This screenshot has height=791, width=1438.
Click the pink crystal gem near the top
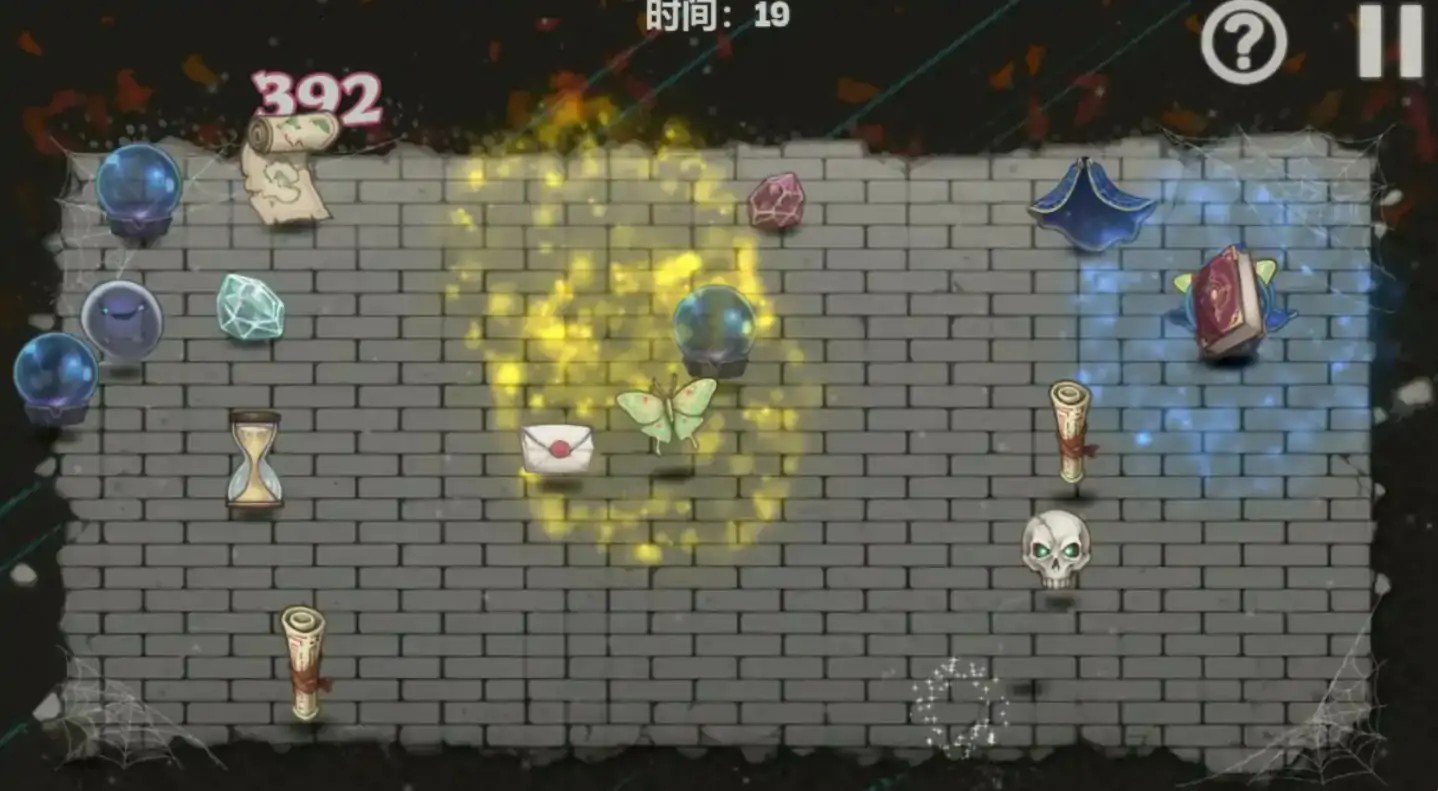click(x=779, y=202)
